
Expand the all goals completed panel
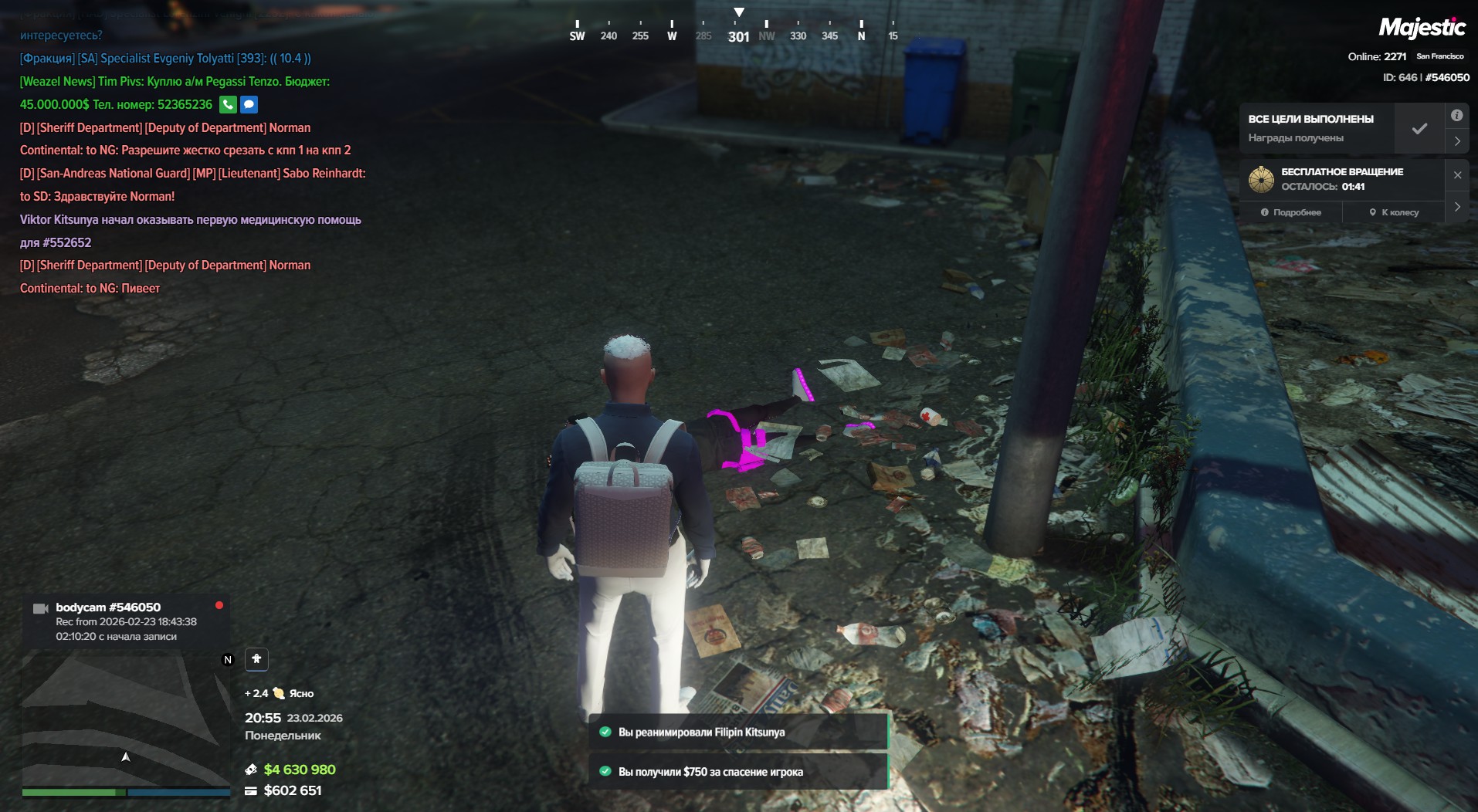point(1456,141)
